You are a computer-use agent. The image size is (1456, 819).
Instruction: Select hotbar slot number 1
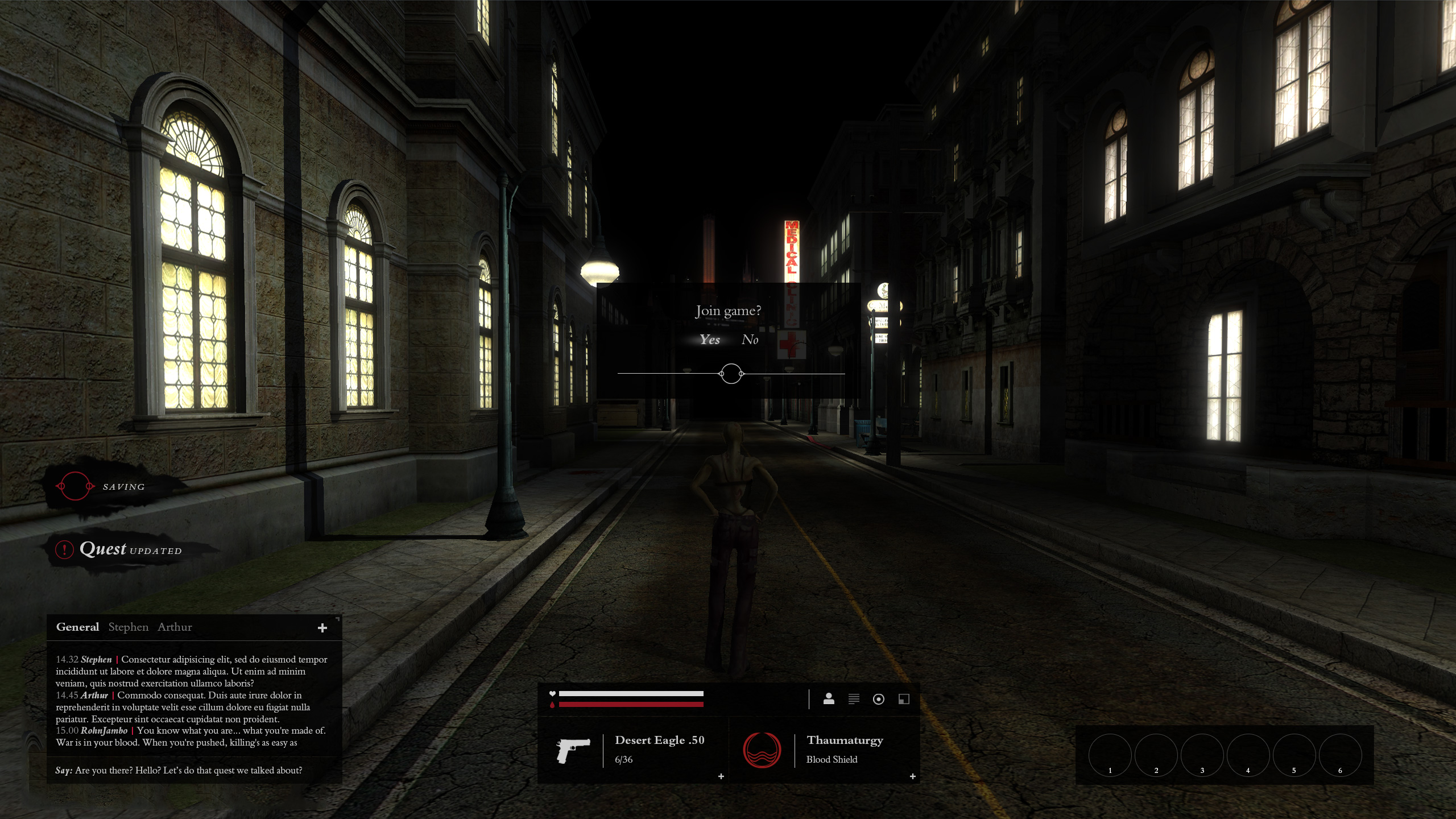pos(1110,755)
